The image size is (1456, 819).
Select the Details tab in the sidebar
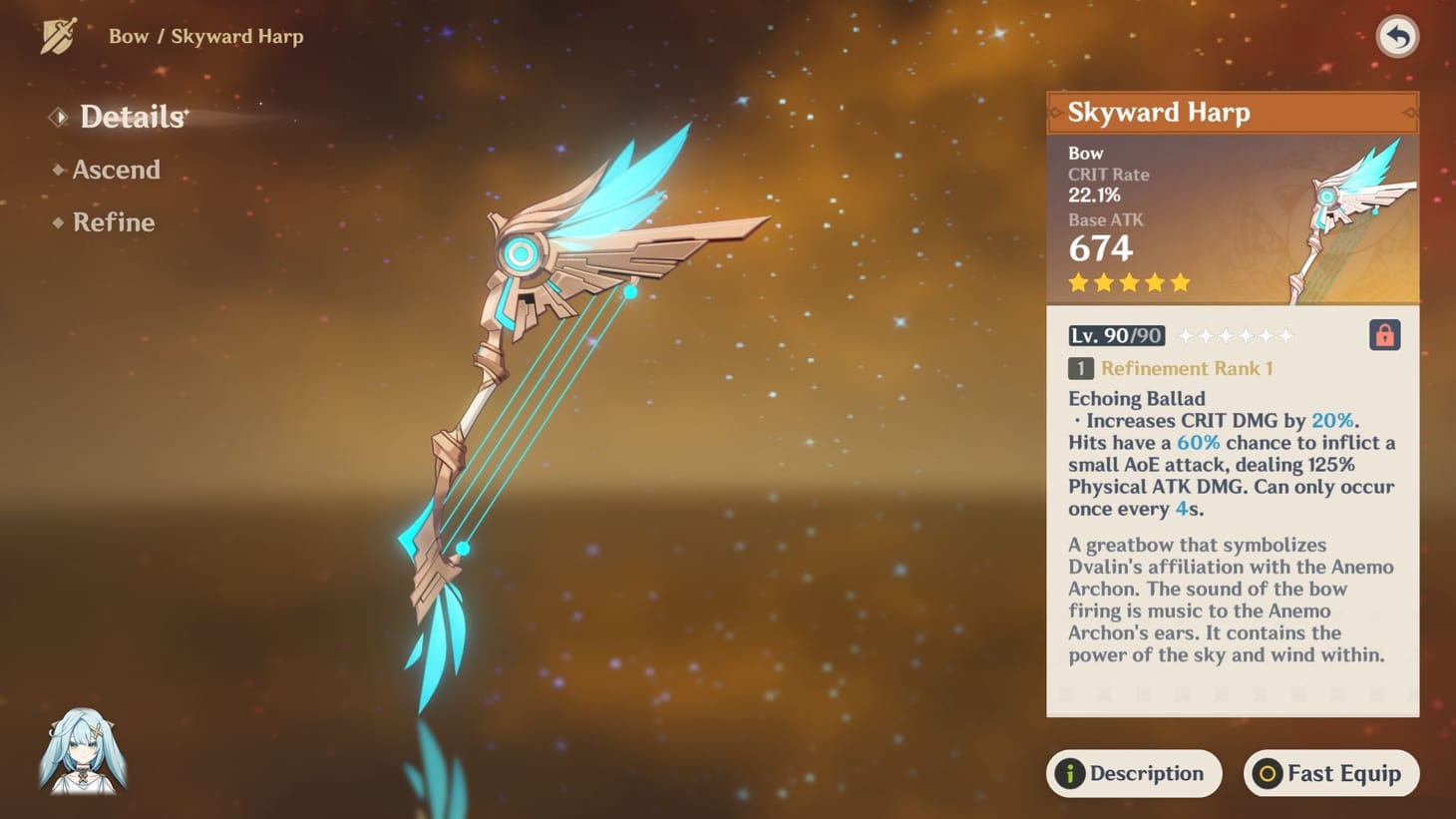coord(131,117)
